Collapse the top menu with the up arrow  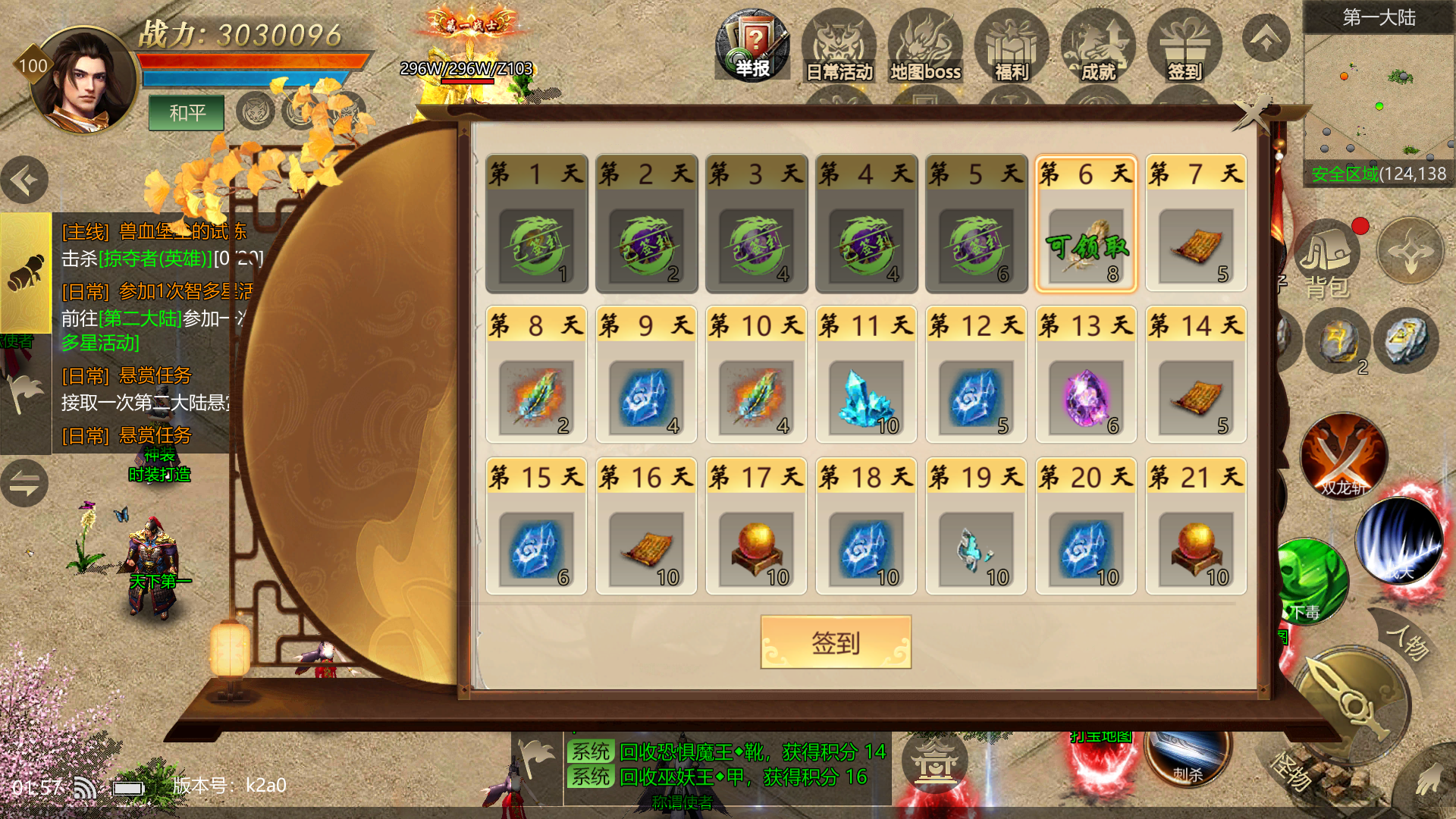pos(1266,39)
